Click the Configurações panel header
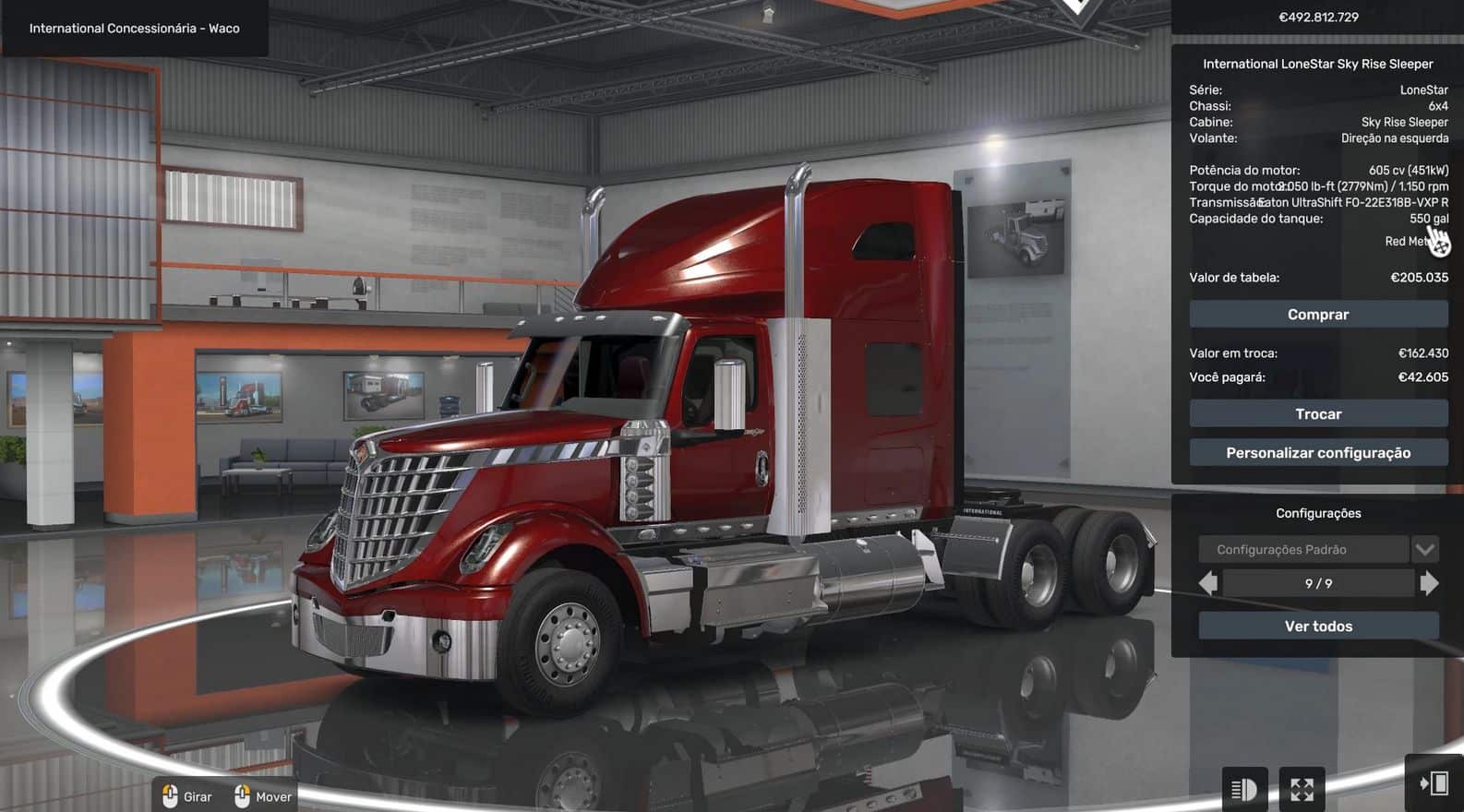 [1318, 512]
